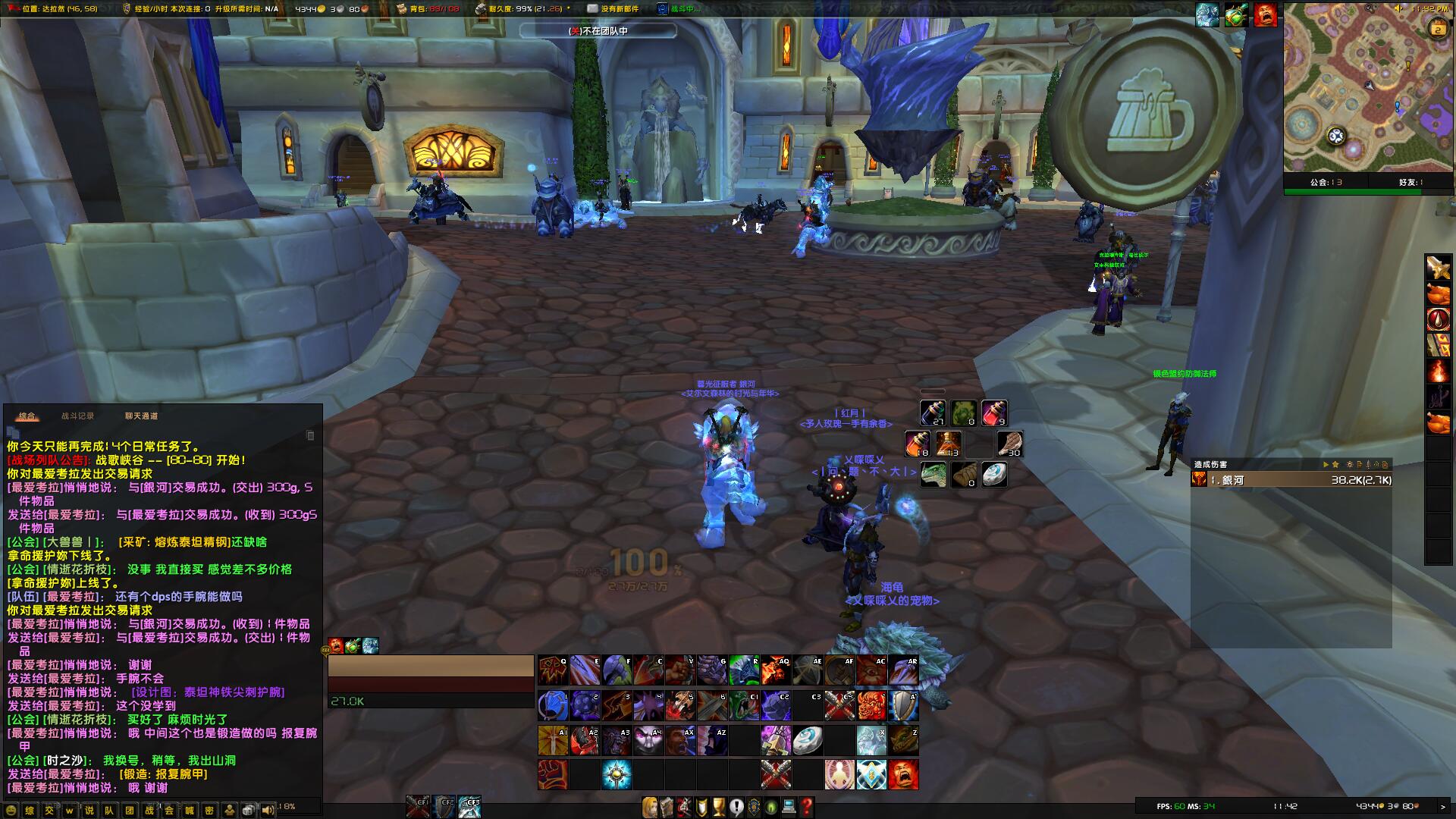Select the 团 raid chat channel button
The image size is (1456, 819).
click(x=130, y=810)
